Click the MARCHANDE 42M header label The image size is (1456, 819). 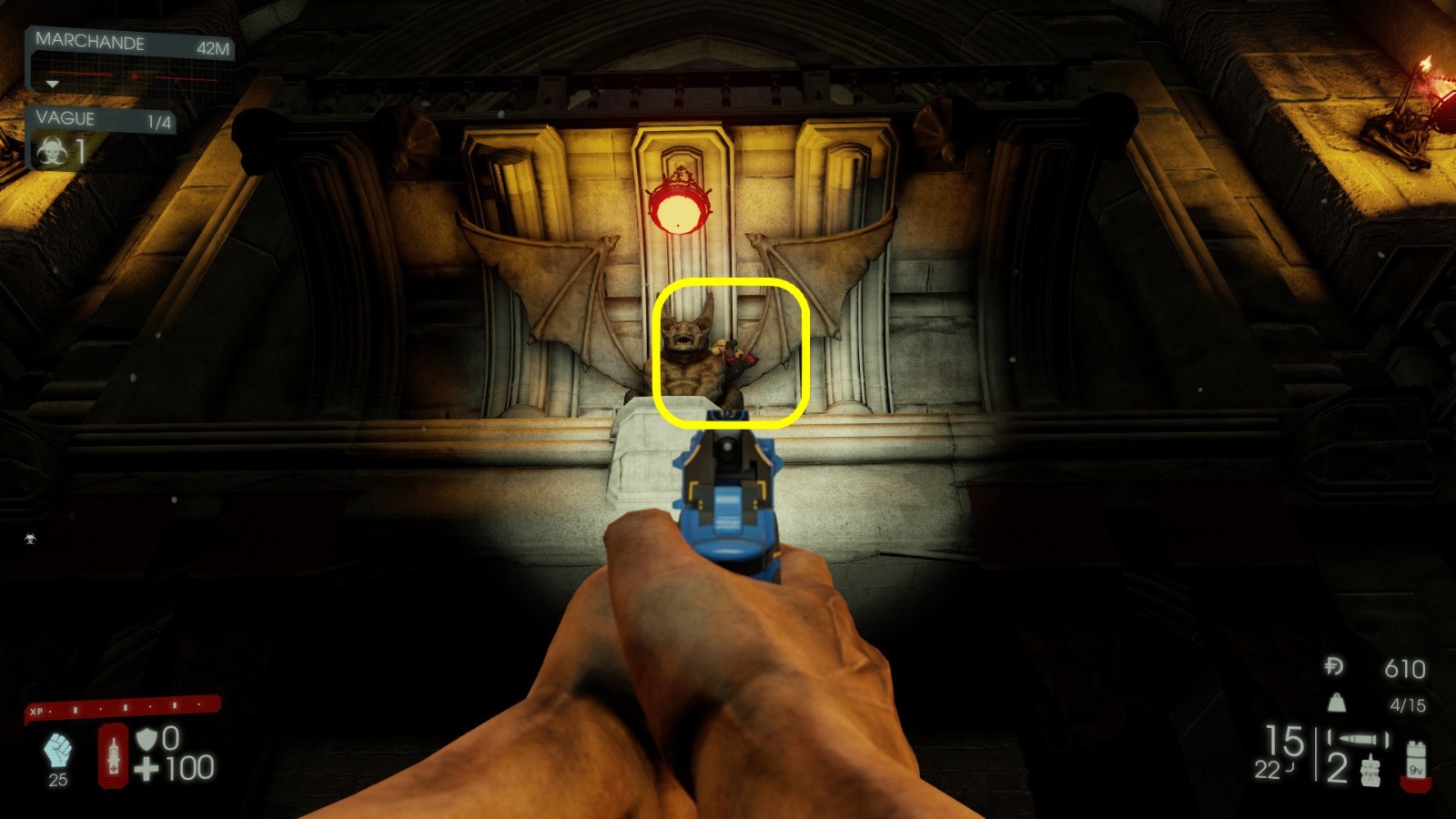pyautogui.click(x=132, y=42)
